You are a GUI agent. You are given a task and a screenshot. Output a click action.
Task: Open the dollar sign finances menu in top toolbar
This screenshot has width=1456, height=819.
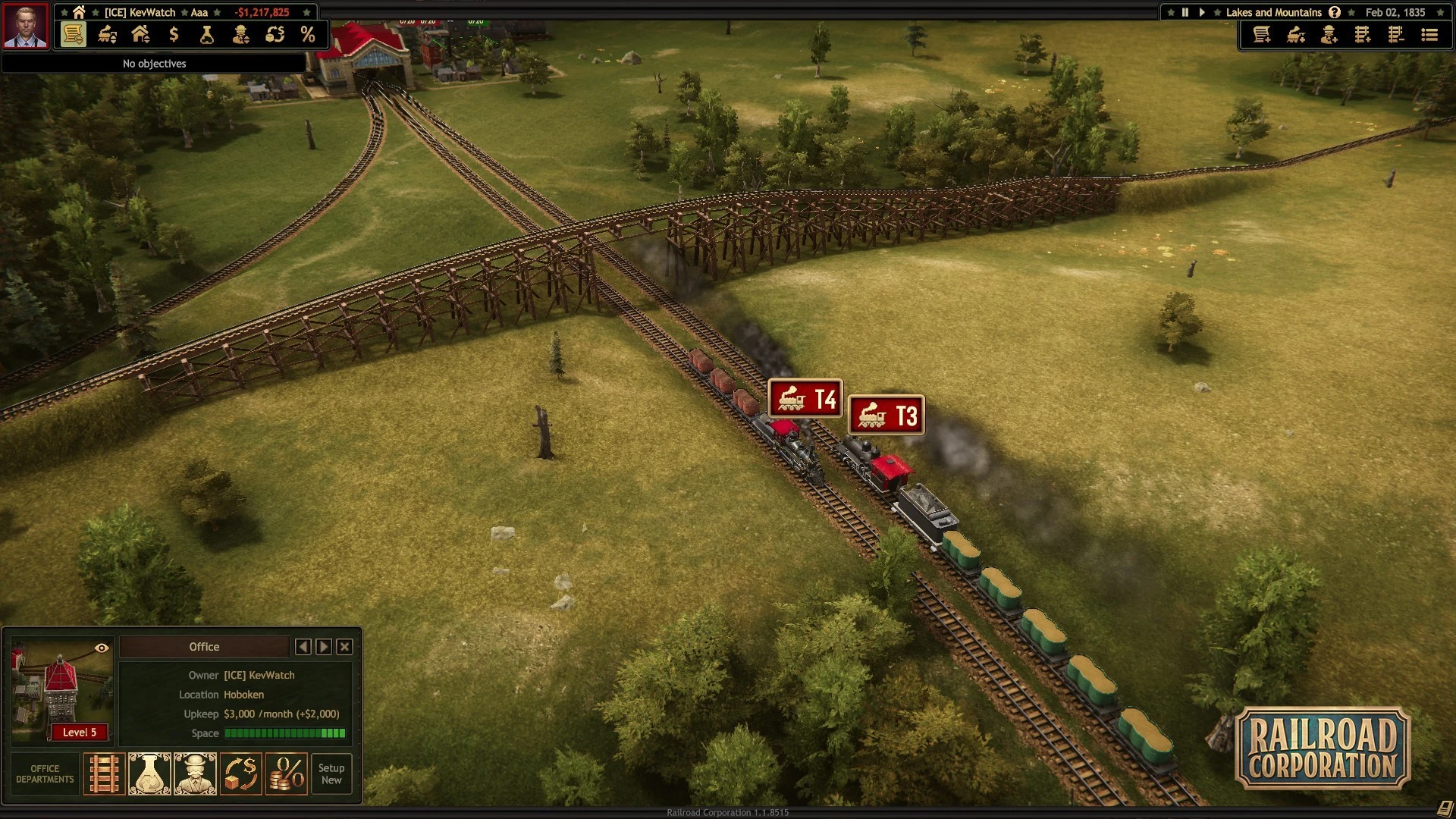174,35
